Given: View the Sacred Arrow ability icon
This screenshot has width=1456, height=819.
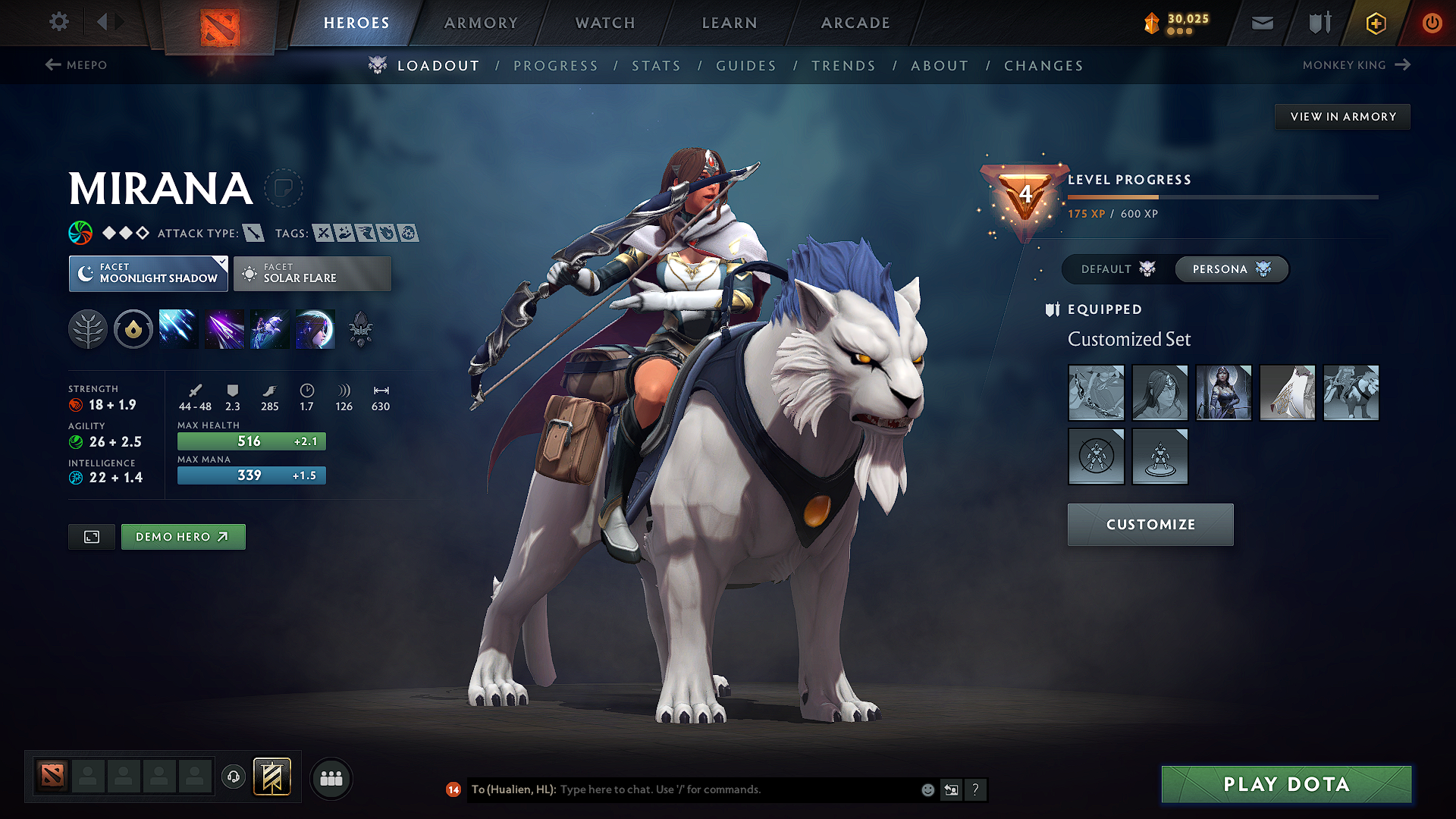Looking at the screenshot, I should pos(224,328).
